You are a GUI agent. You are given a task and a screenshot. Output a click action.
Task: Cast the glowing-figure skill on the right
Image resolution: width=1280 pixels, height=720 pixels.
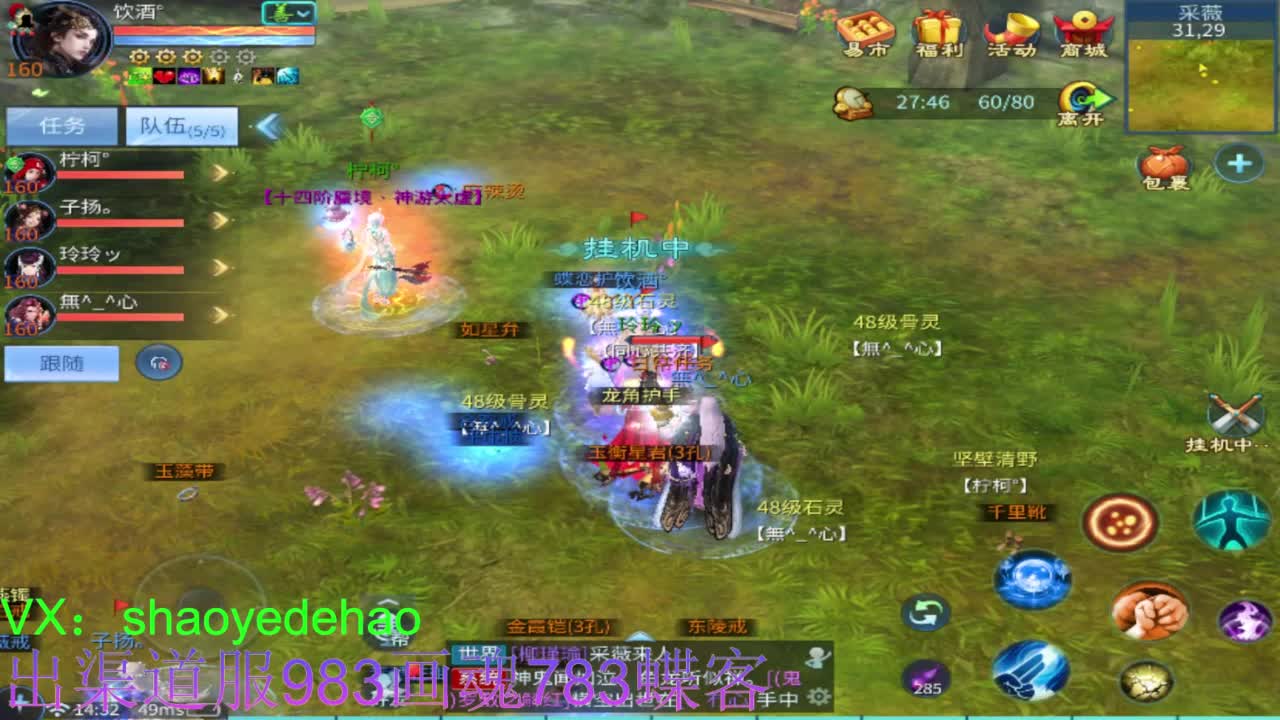1234,520
